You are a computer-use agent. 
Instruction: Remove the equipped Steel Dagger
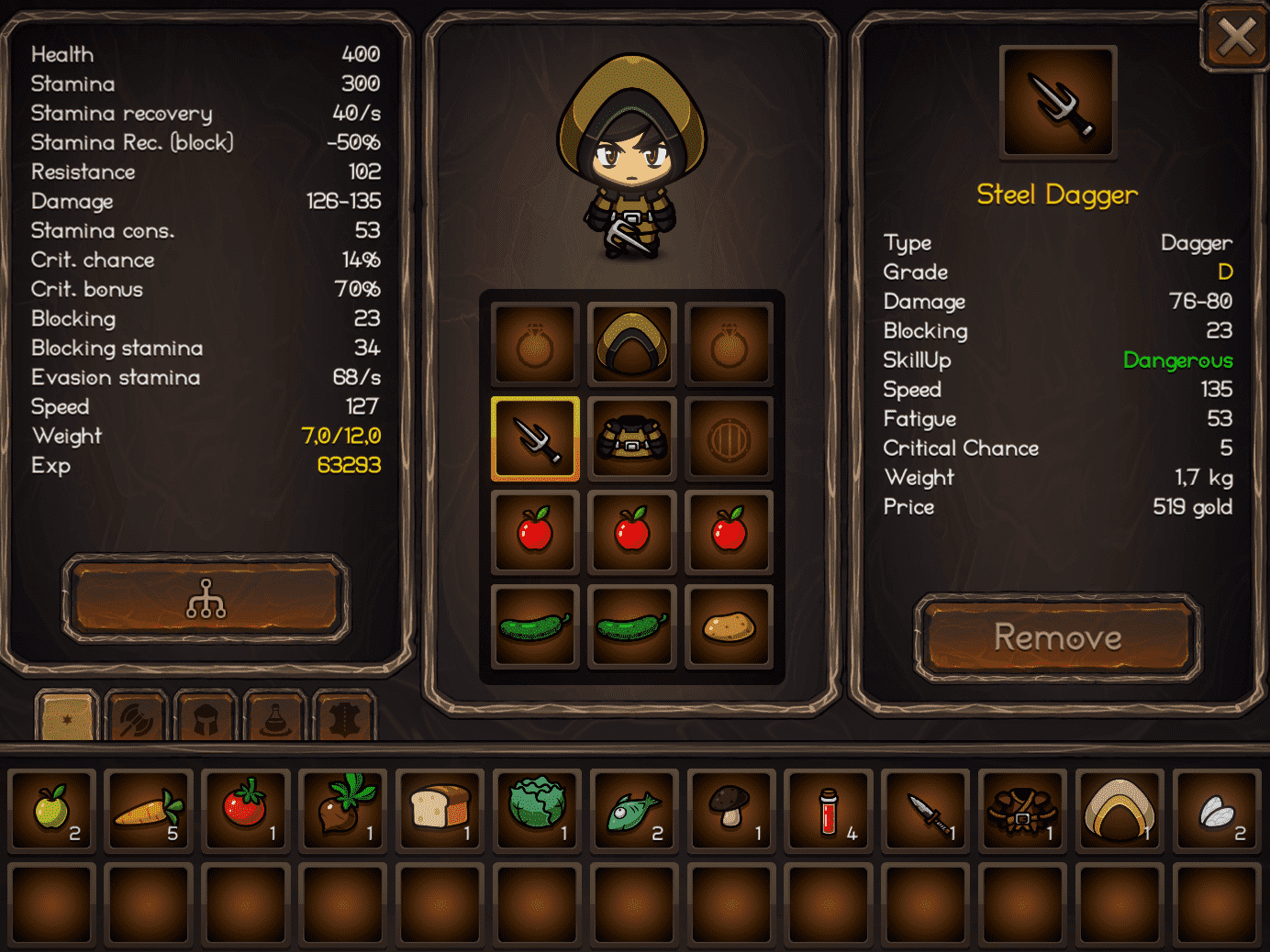point(1057,637)
